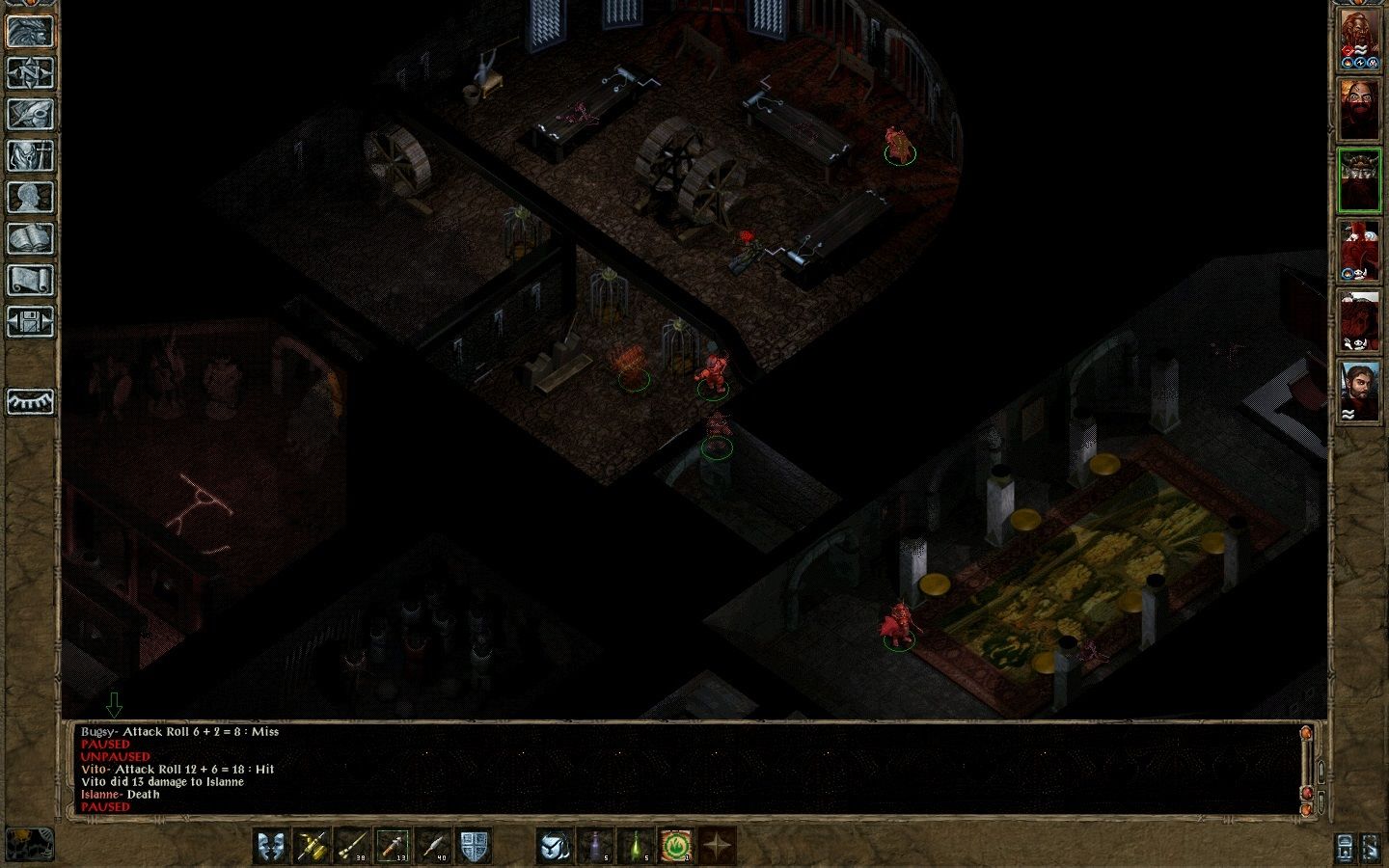Open the journal with the quill icon
This screenshot has height=868, width=1389.
coord(30,114)
